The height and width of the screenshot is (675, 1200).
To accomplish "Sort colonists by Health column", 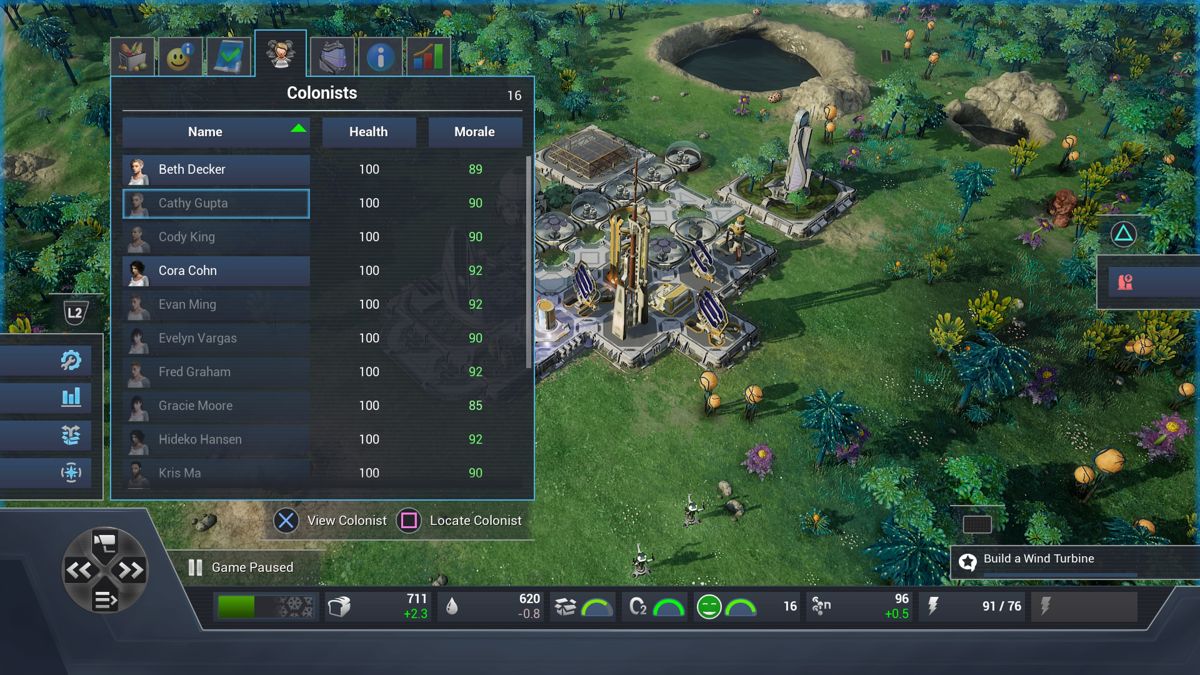I will pyautogui.click(x=369, y=132).
